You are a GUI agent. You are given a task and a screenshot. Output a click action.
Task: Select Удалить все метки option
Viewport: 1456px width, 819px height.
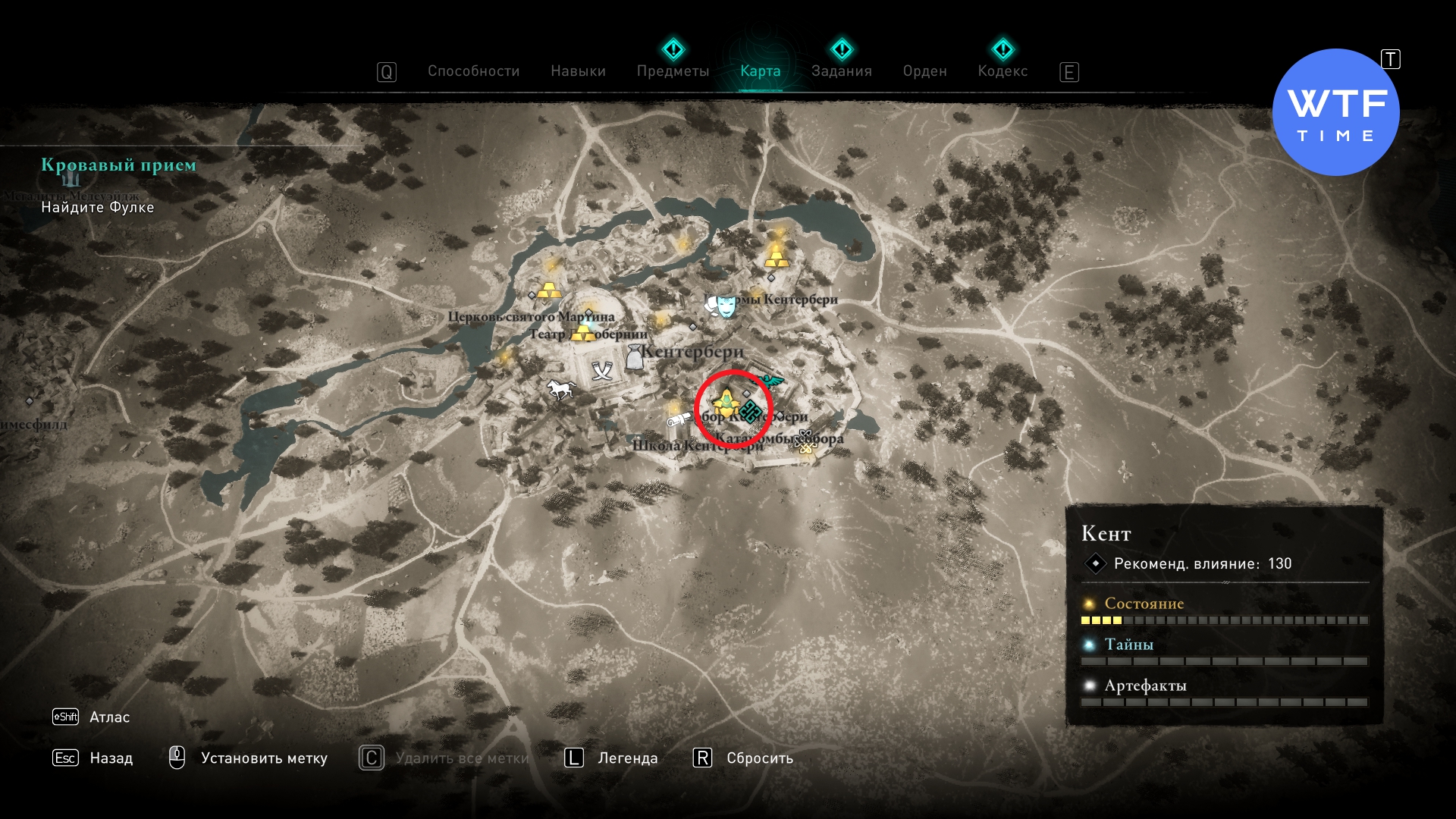[x=462, y=758]
